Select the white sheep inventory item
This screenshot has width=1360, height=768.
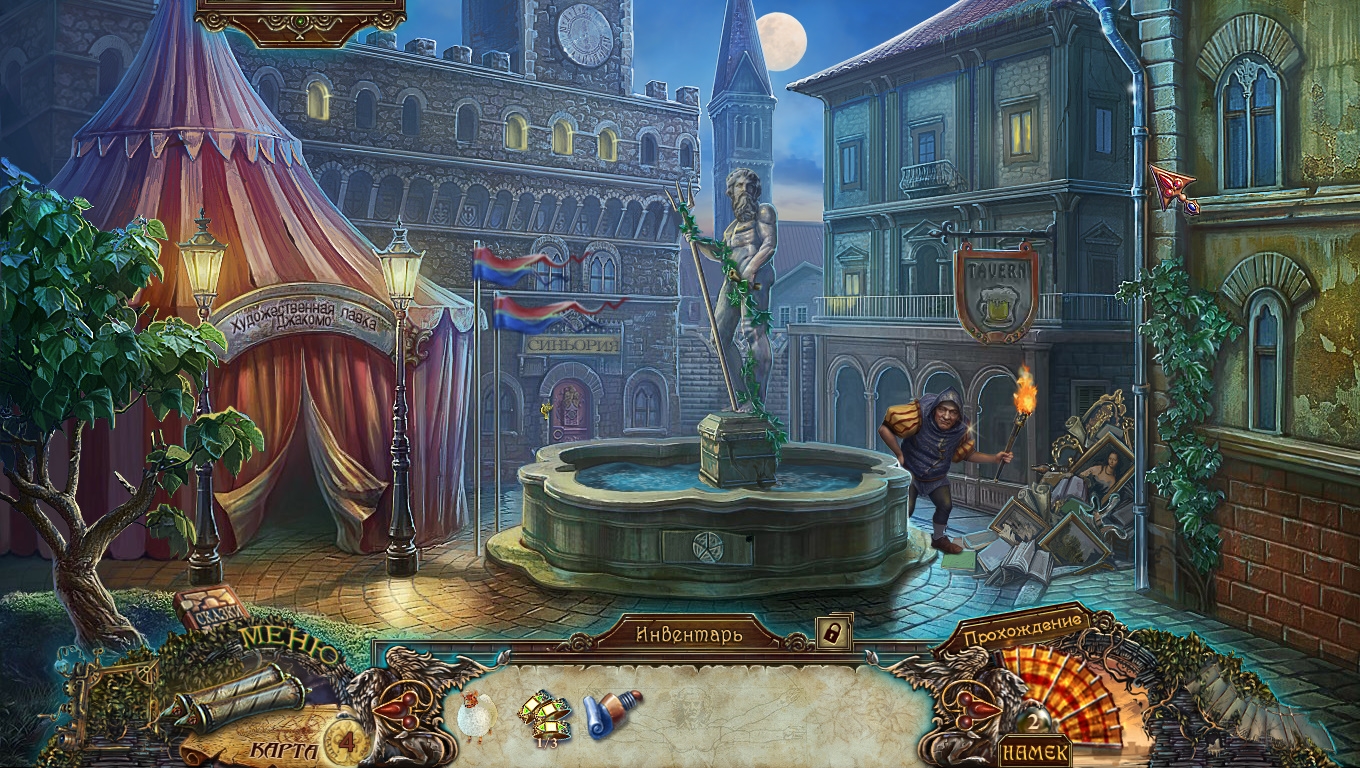tap(476, 714)
